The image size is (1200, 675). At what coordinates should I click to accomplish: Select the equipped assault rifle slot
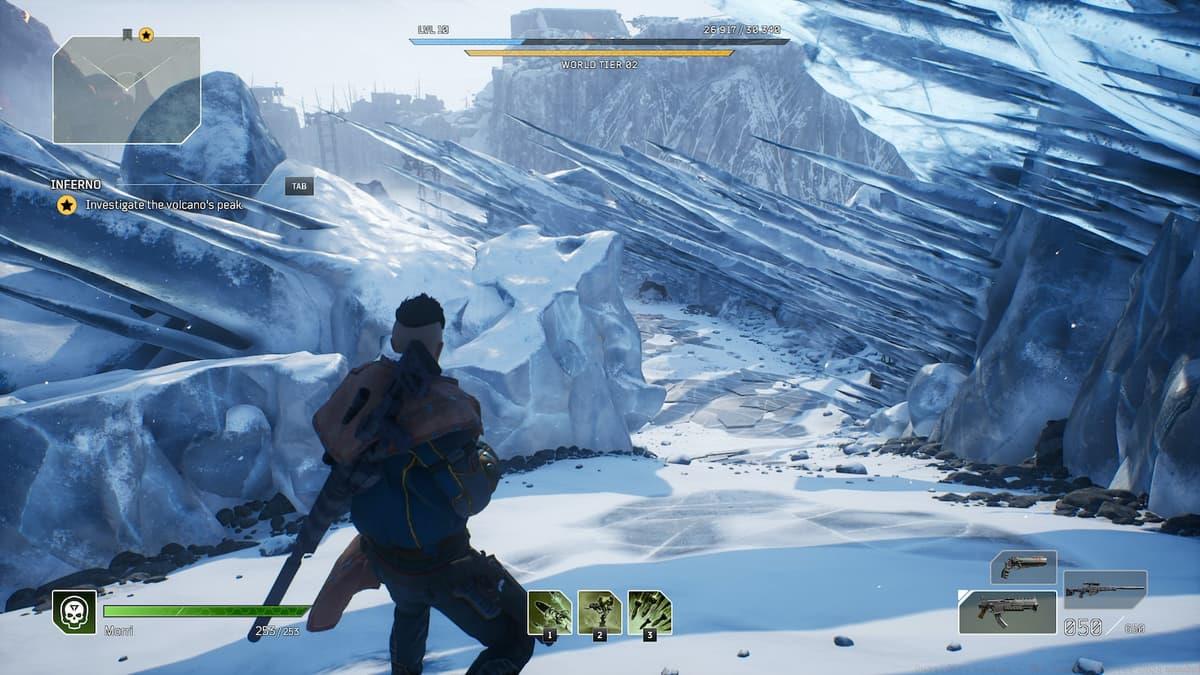tap(1007, 611)
